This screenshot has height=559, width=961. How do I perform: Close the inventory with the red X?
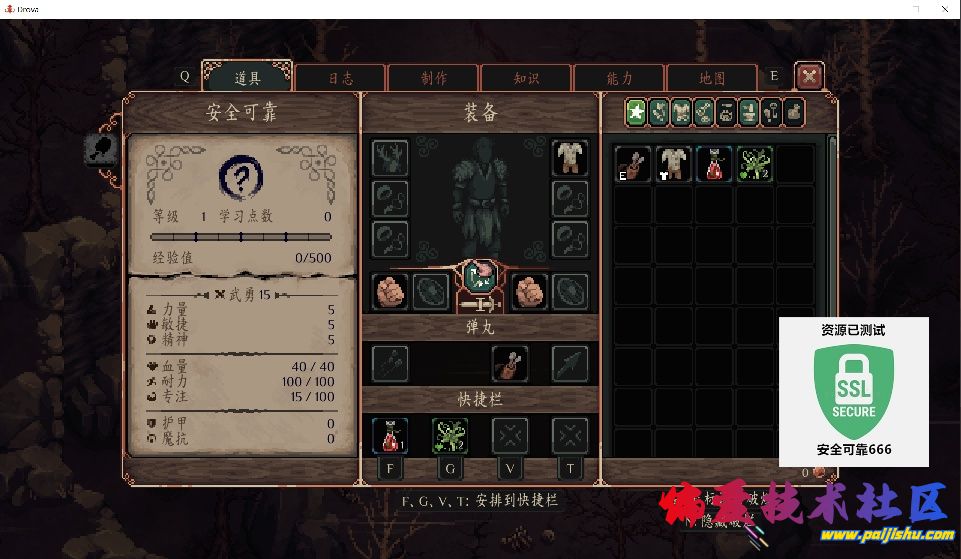(809, 75)
